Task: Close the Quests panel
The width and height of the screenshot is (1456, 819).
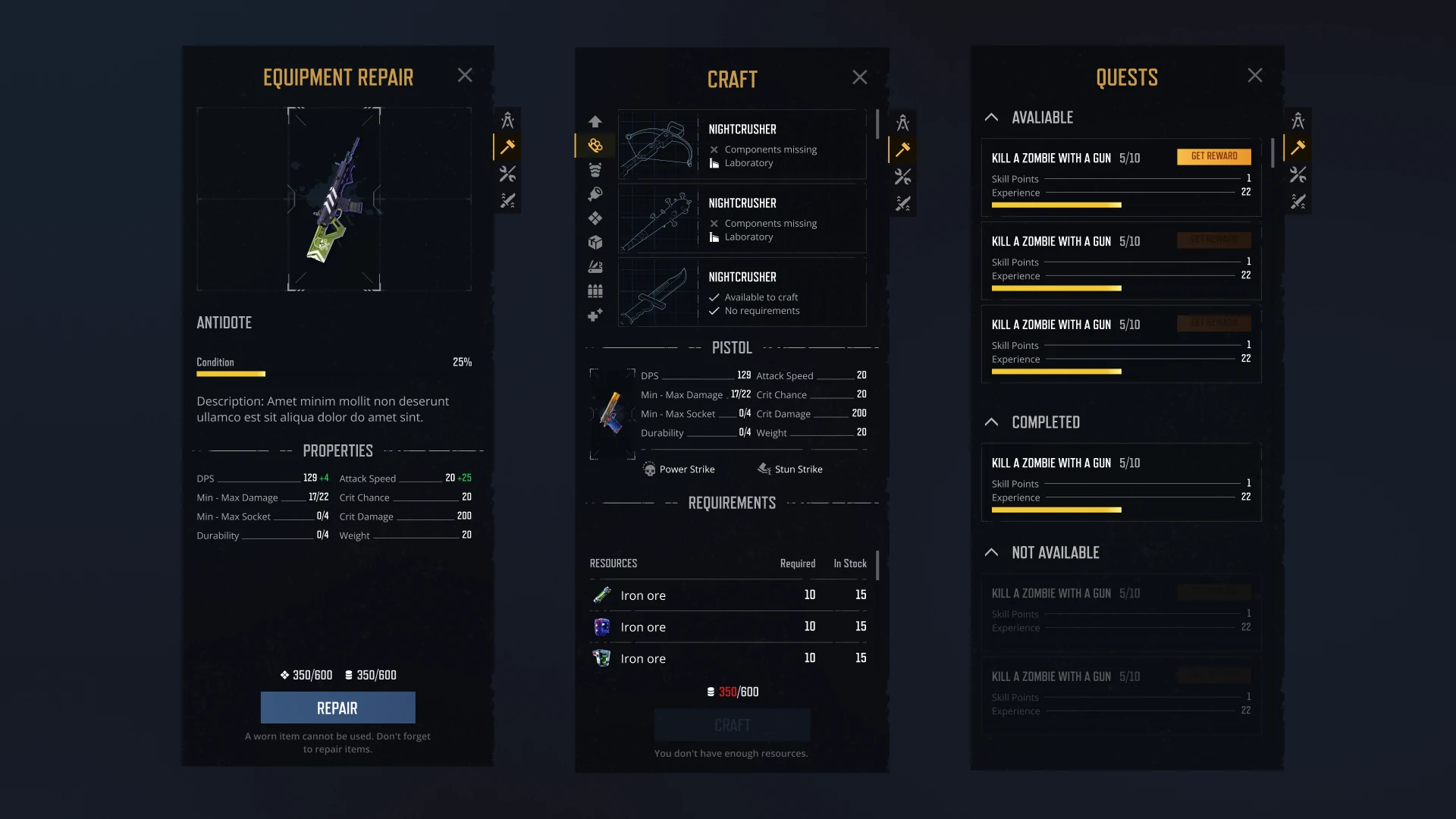Action: pyautogui.click(x=1255, y=75)
